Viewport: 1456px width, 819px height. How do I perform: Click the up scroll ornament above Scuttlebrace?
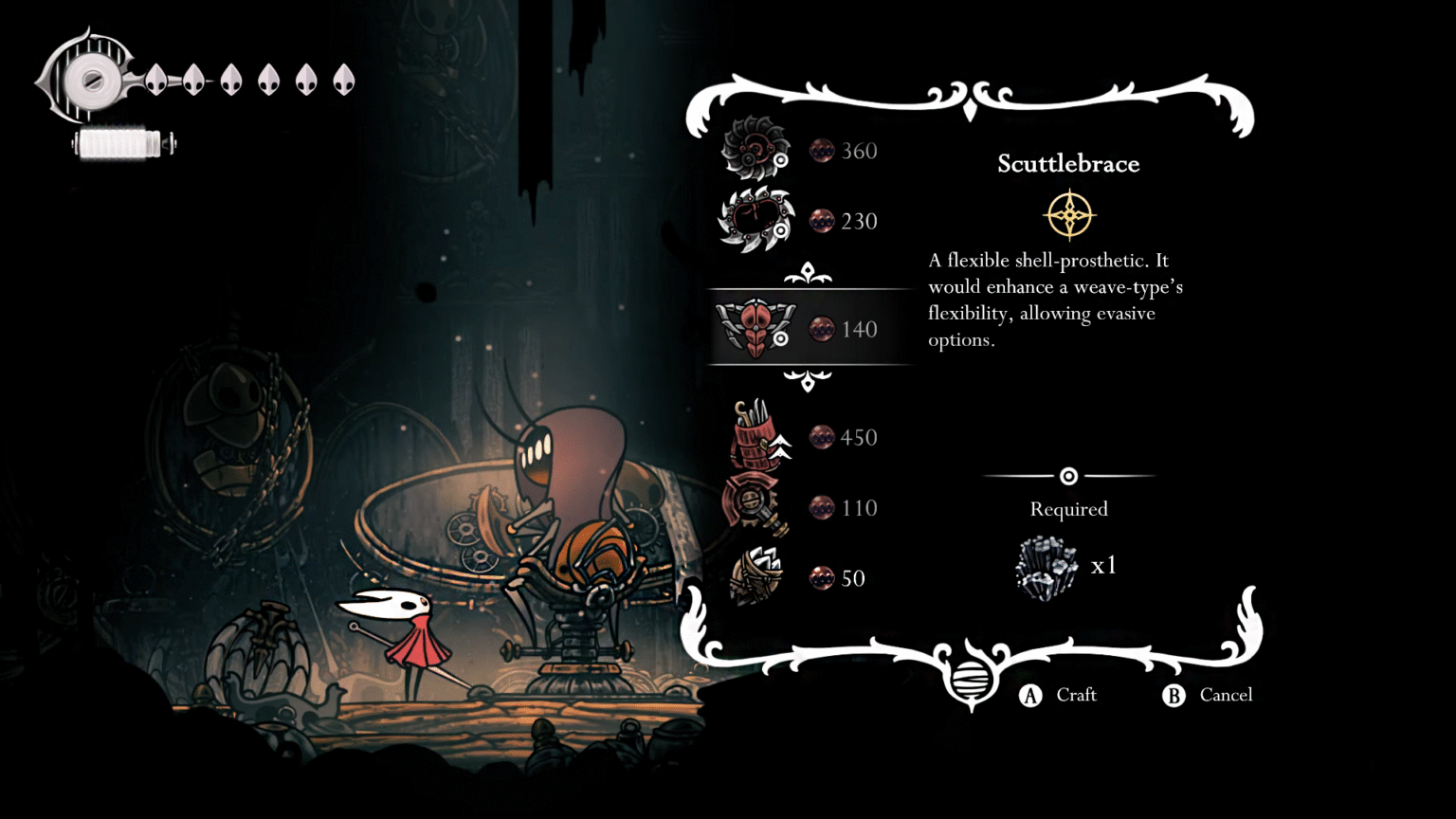[807, 272]
